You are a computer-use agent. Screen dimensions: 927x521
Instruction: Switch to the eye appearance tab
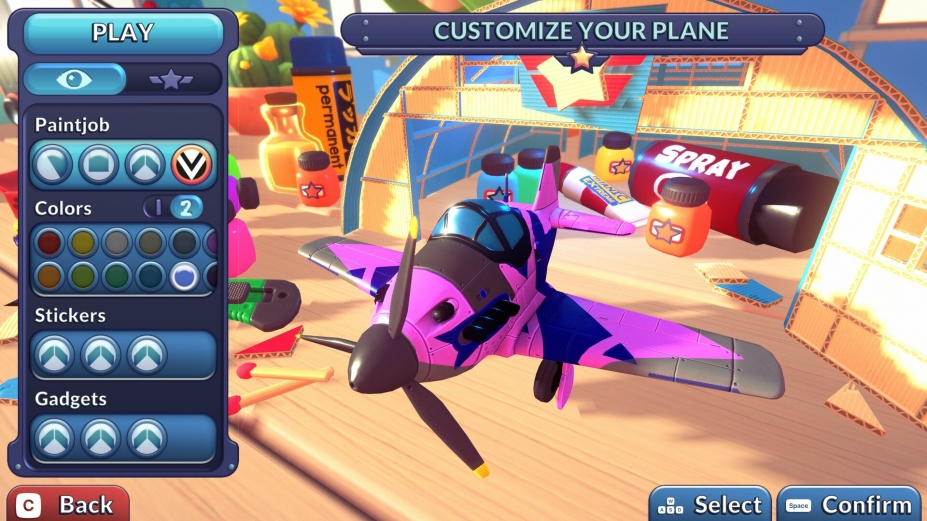coord(75,79)
